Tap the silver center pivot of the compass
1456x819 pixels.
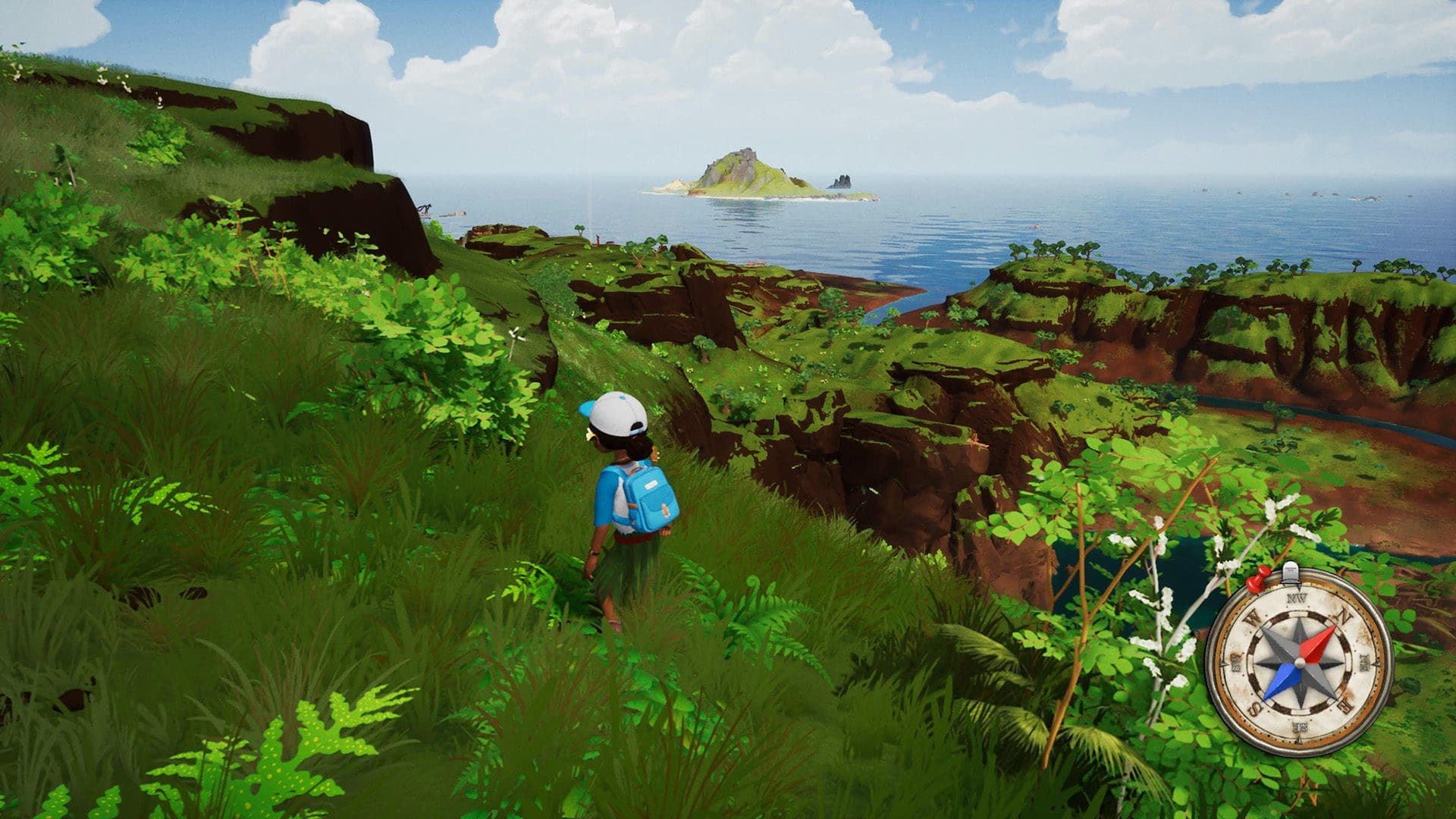1300,661
